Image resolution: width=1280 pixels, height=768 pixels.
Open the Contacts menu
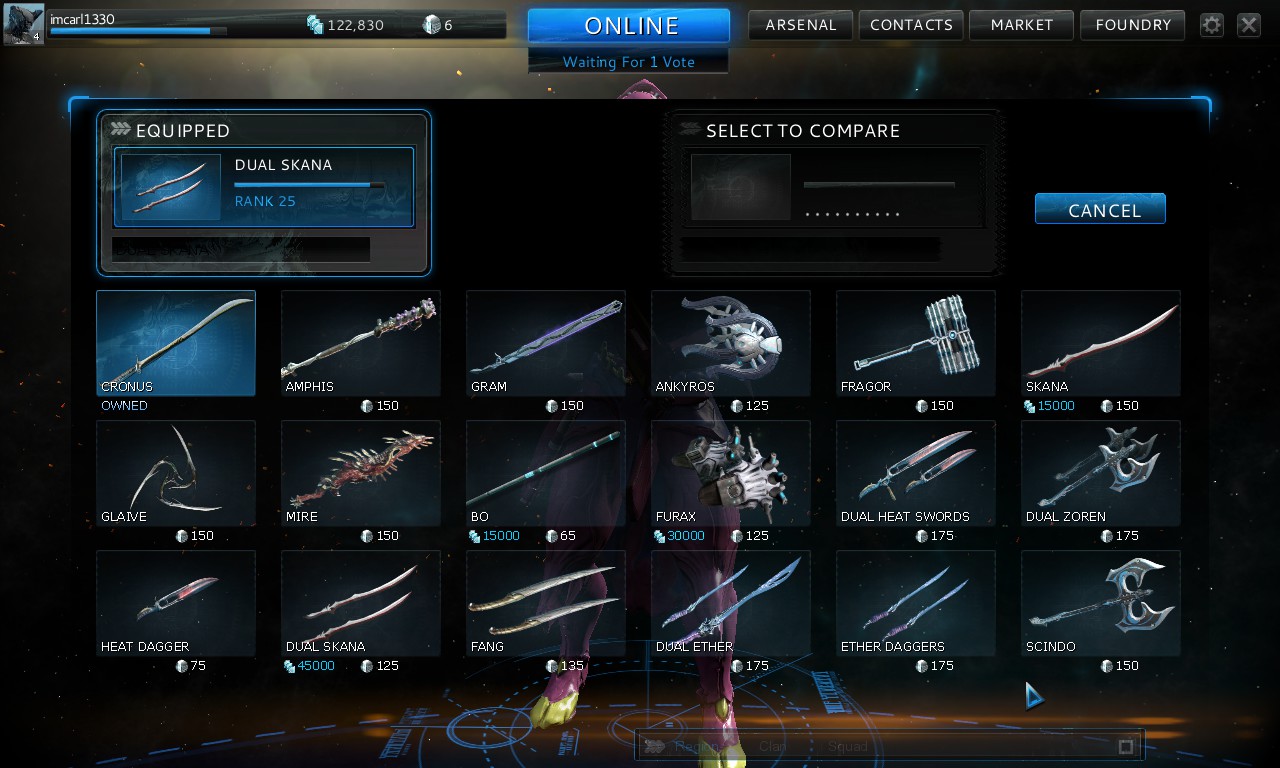click(911, 25)
